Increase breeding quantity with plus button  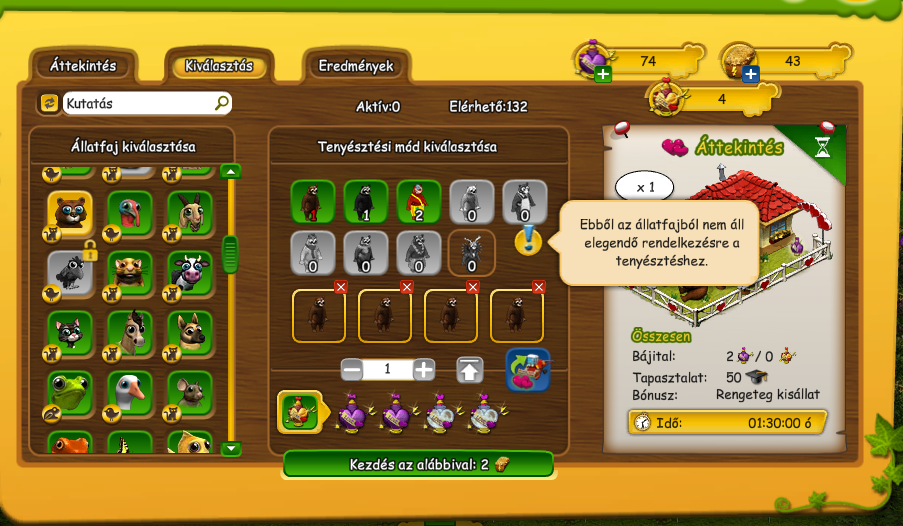pos(425,369)
